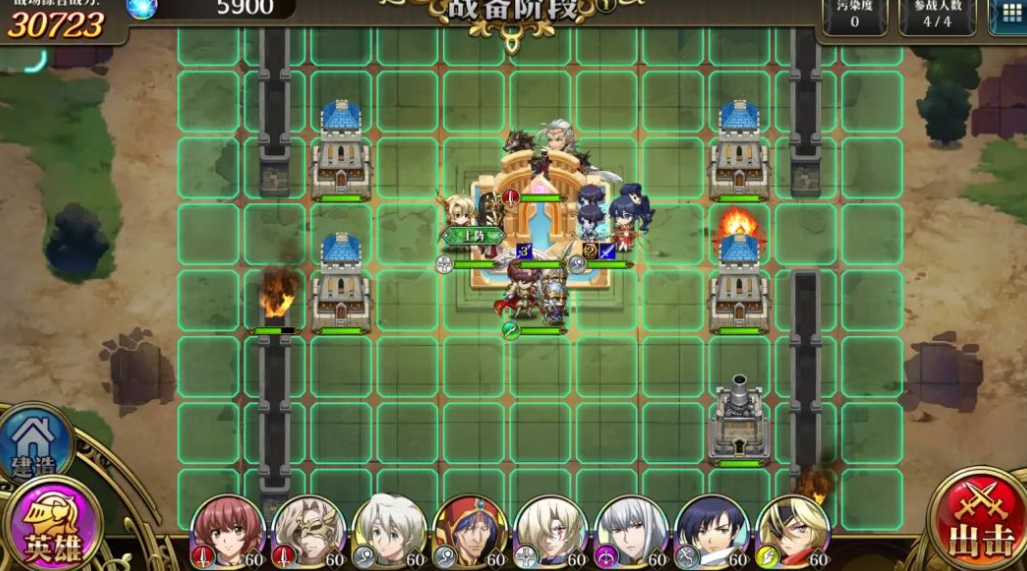Select the dark blue-haired hero portrait

click(x=711, y=530)
